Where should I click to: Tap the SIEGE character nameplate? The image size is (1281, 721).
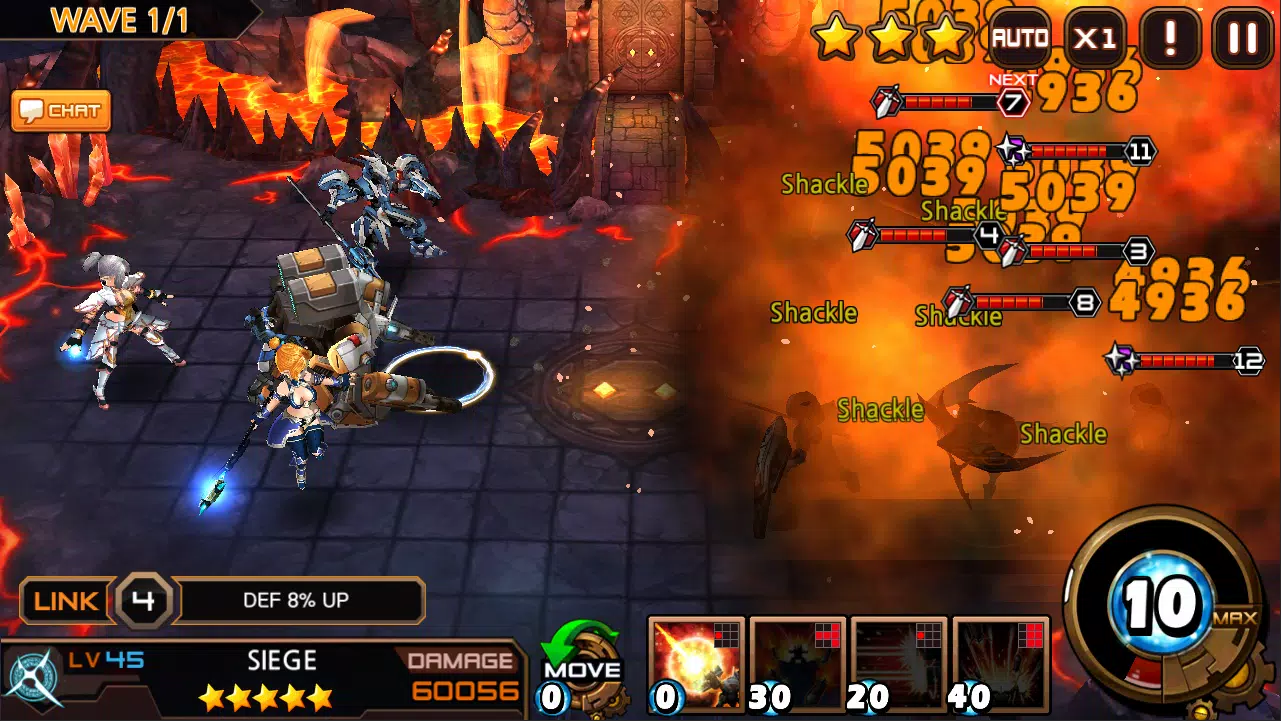pos(282,660)
